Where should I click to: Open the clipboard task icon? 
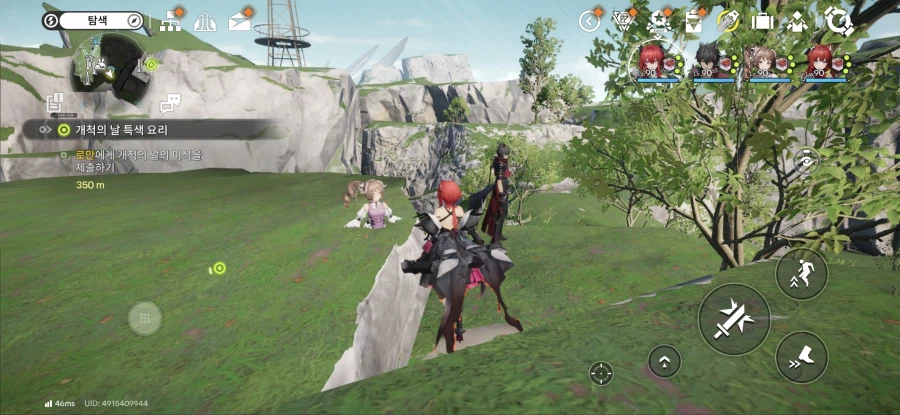click(694, 20)
